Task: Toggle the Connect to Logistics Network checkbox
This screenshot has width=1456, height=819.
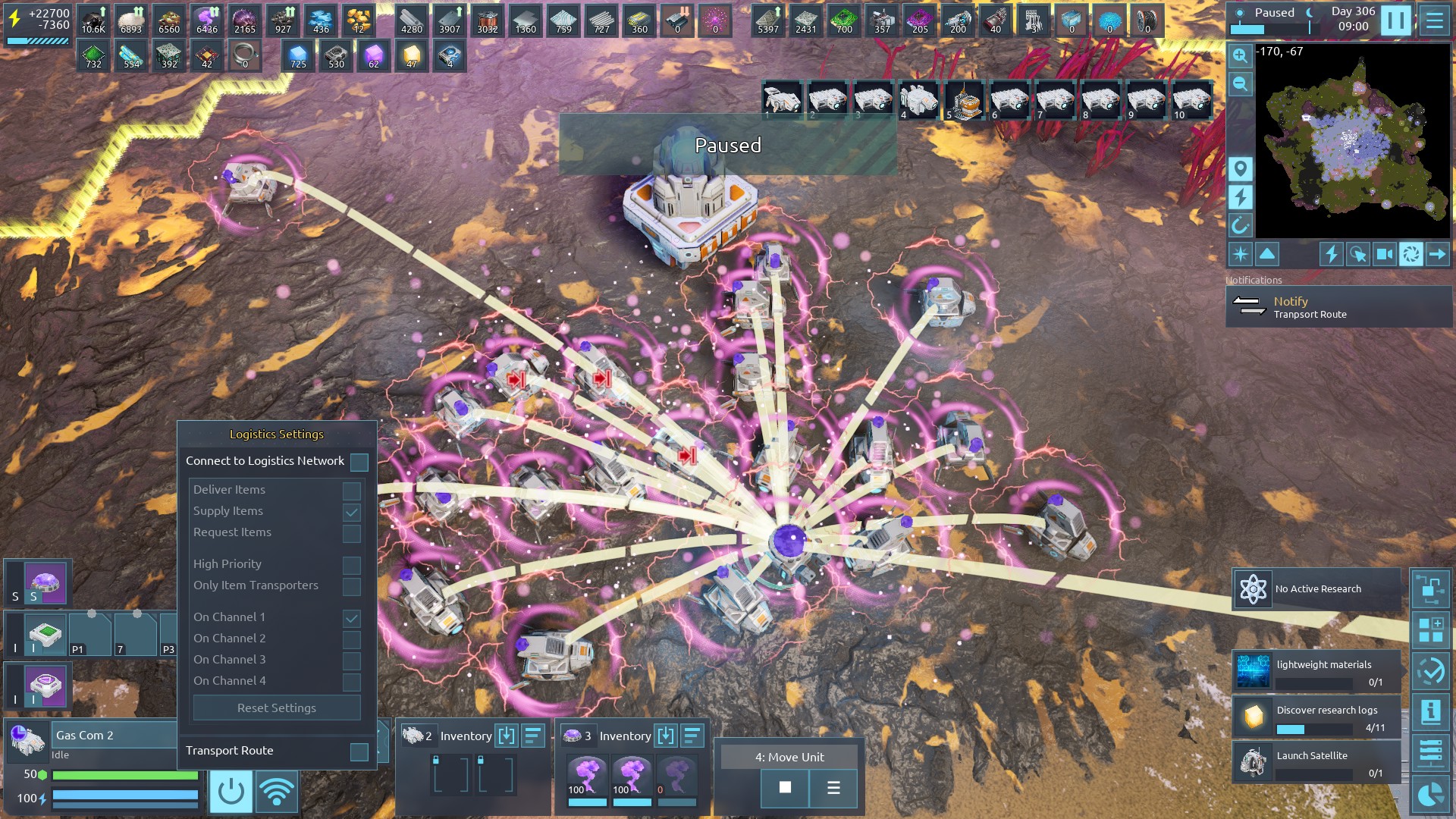Action: coord(359,462)
